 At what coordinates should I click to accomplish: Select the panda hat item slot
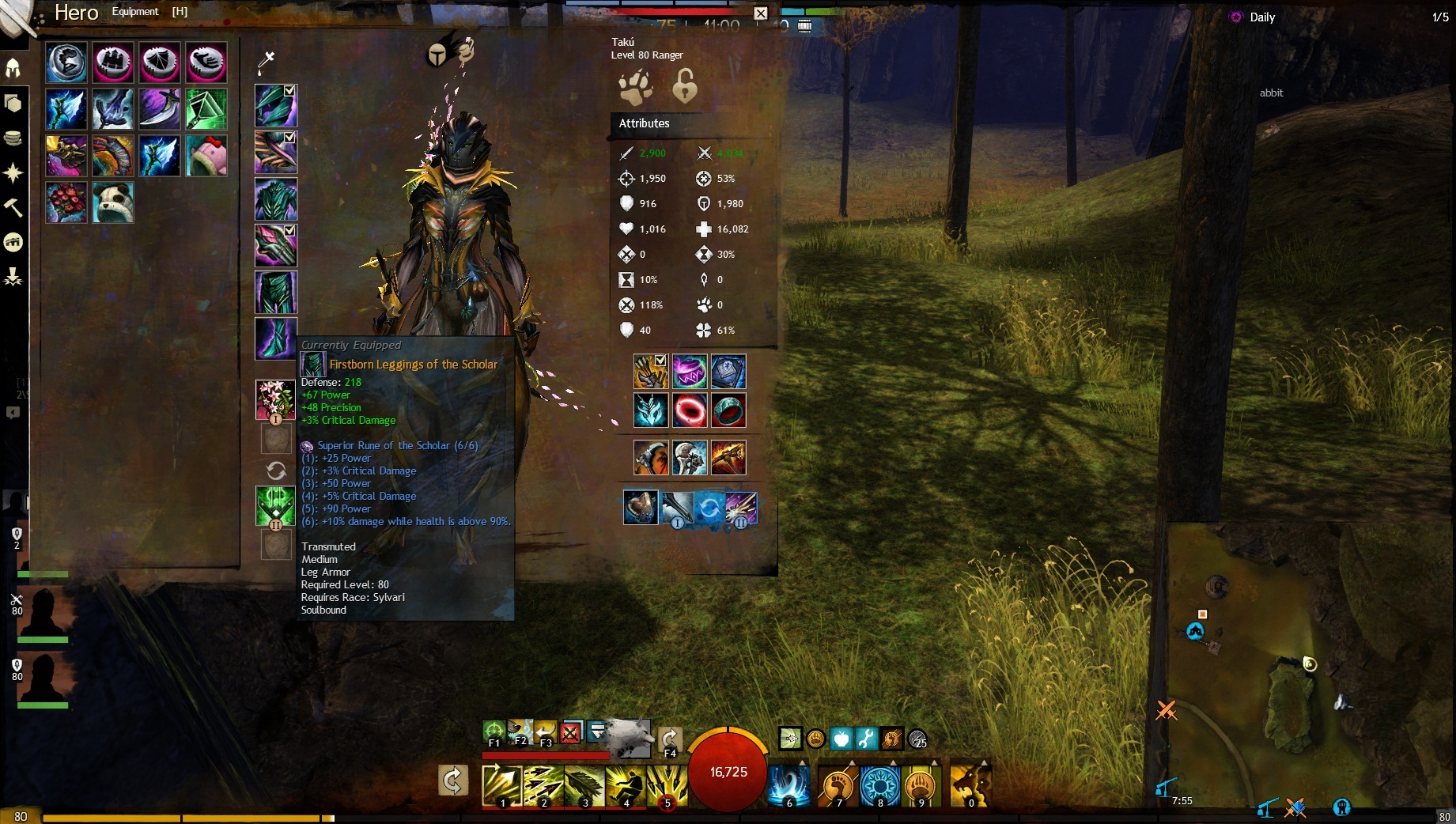[112, 202]
